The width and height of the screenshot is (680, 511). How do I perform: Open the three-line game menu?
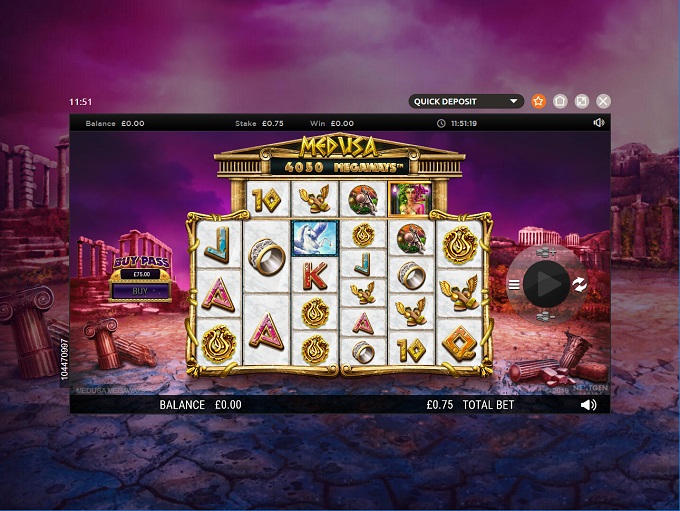[x=514, y=285]
